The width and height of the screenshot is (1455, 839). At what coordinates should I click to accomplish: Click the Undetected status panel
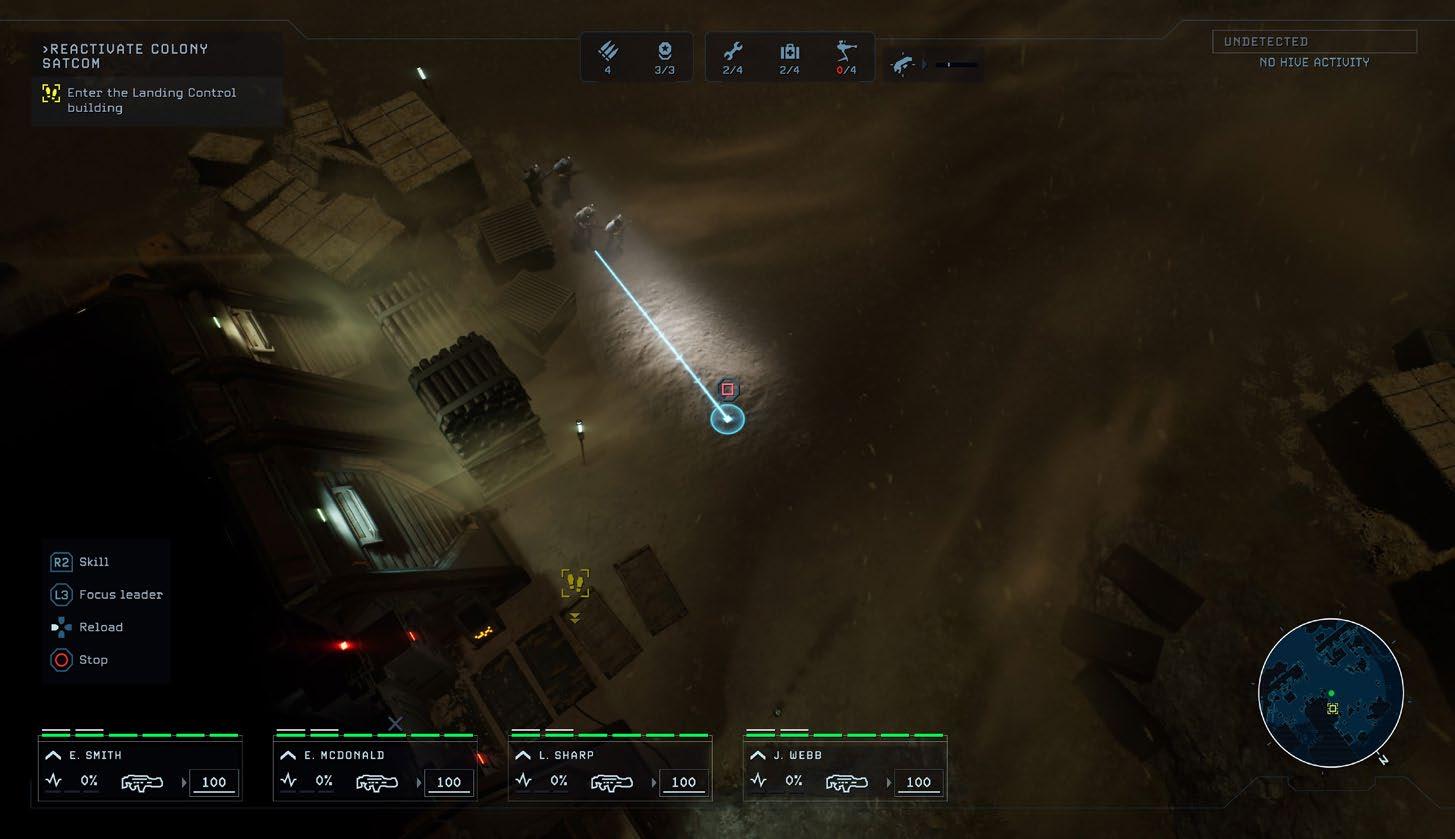(x=1314, y=42)
